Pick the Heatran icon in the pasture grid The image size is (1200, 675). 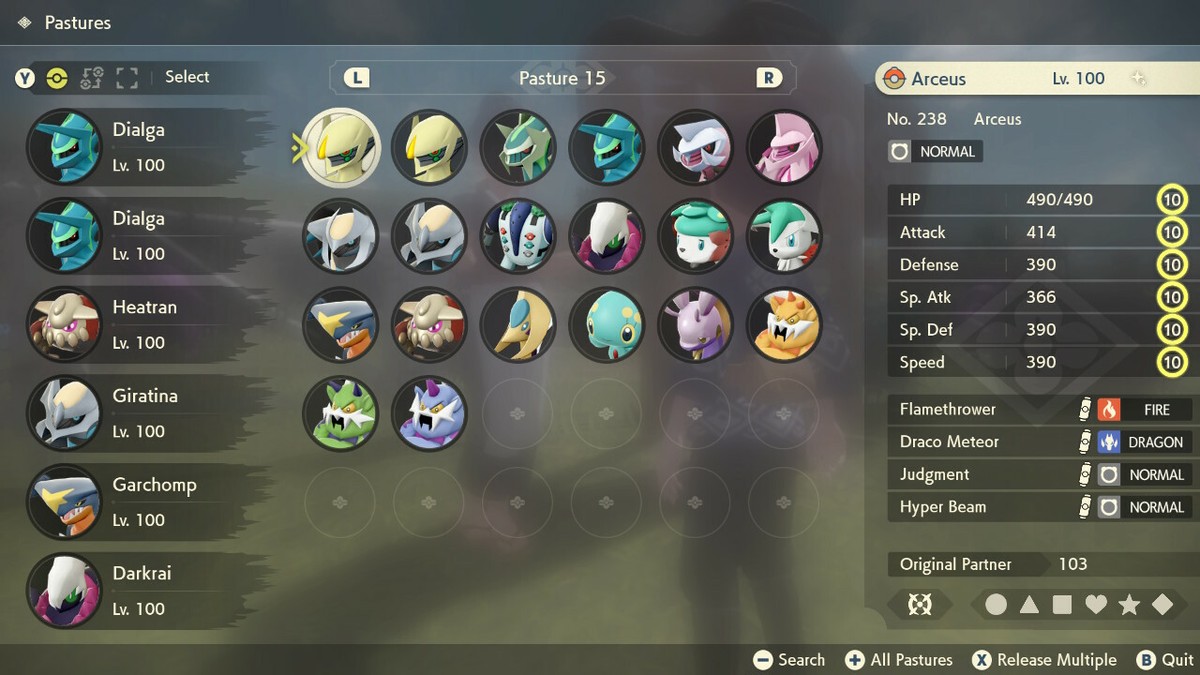[429, 325]
